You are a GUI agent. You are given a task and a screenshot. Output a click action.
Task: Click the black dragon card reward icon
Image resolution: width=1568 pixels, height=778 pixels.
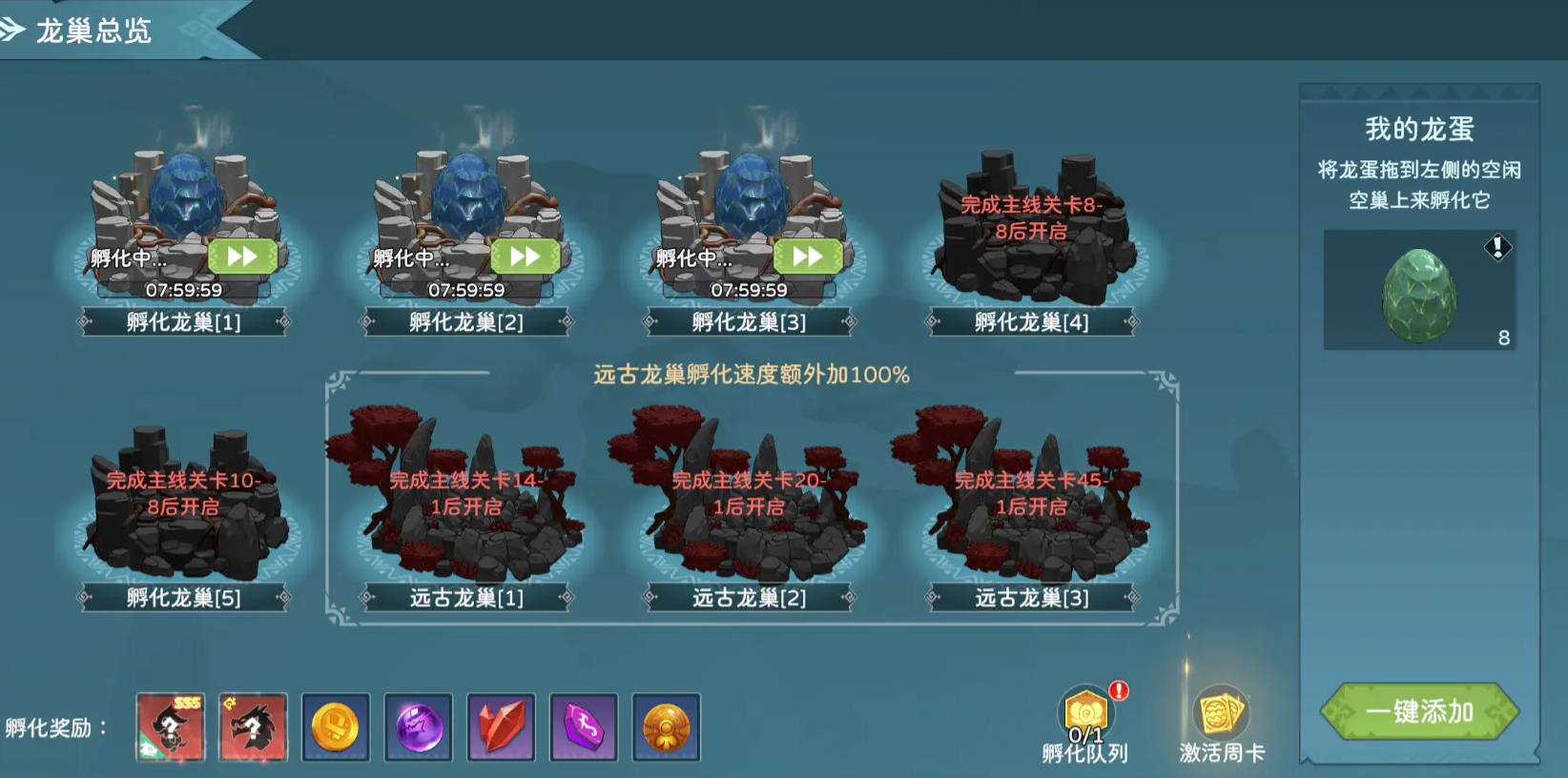tap(253, 727)
